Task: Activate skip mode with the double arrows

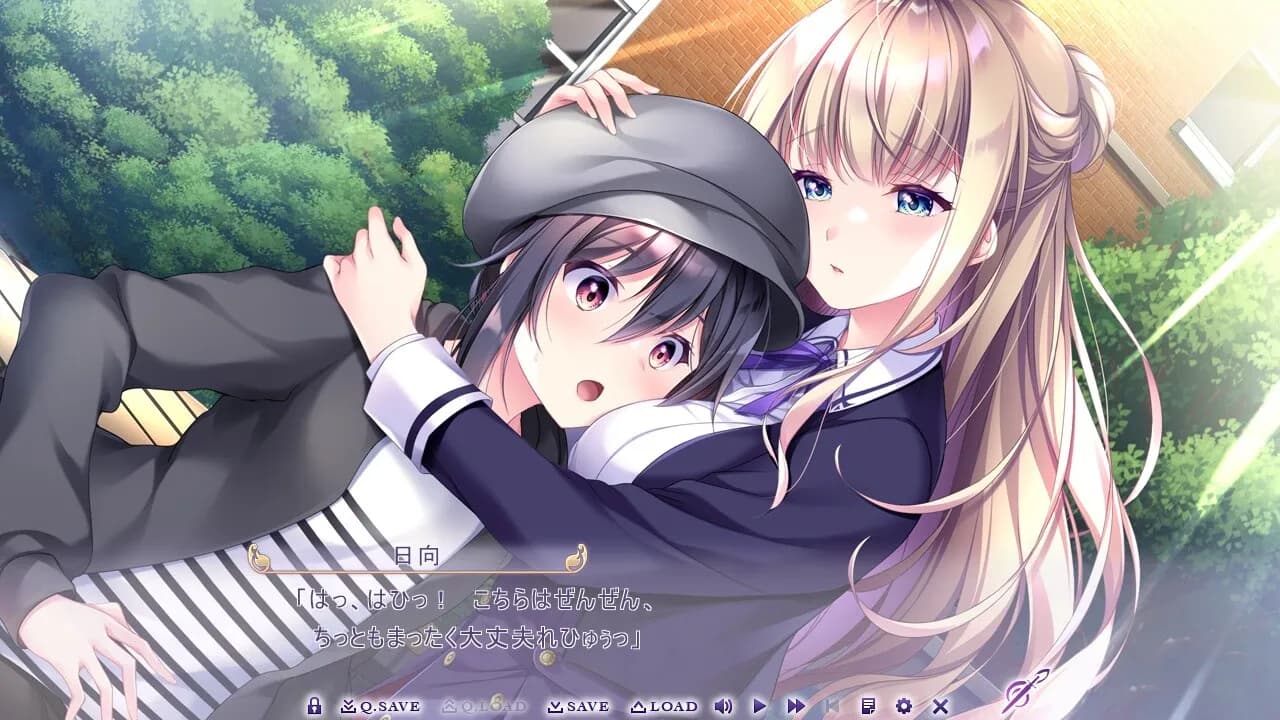Action: (795, 705)
